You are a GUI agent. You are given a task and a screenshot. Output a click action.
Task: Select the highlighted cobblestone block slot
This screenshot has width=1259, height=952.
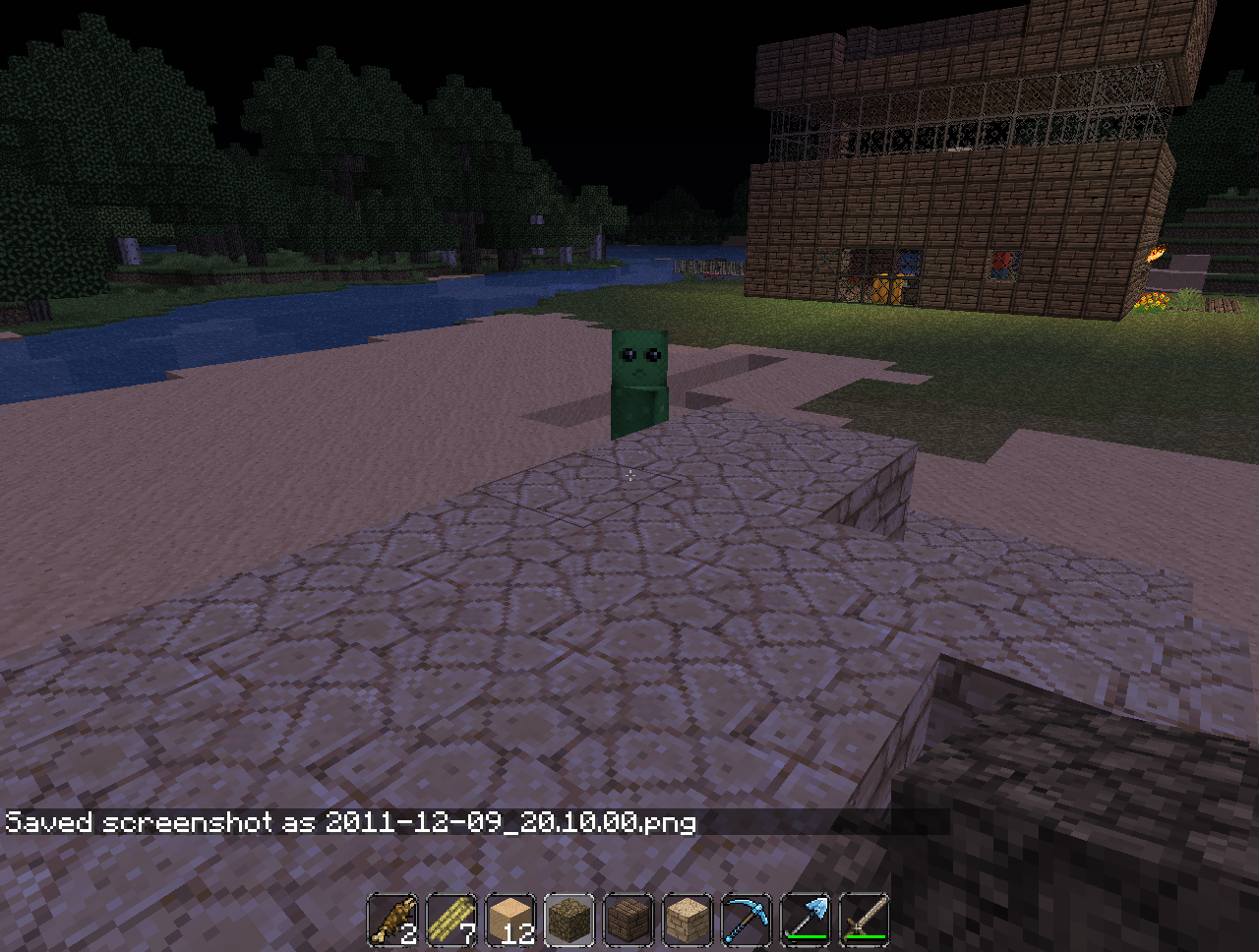570,921
